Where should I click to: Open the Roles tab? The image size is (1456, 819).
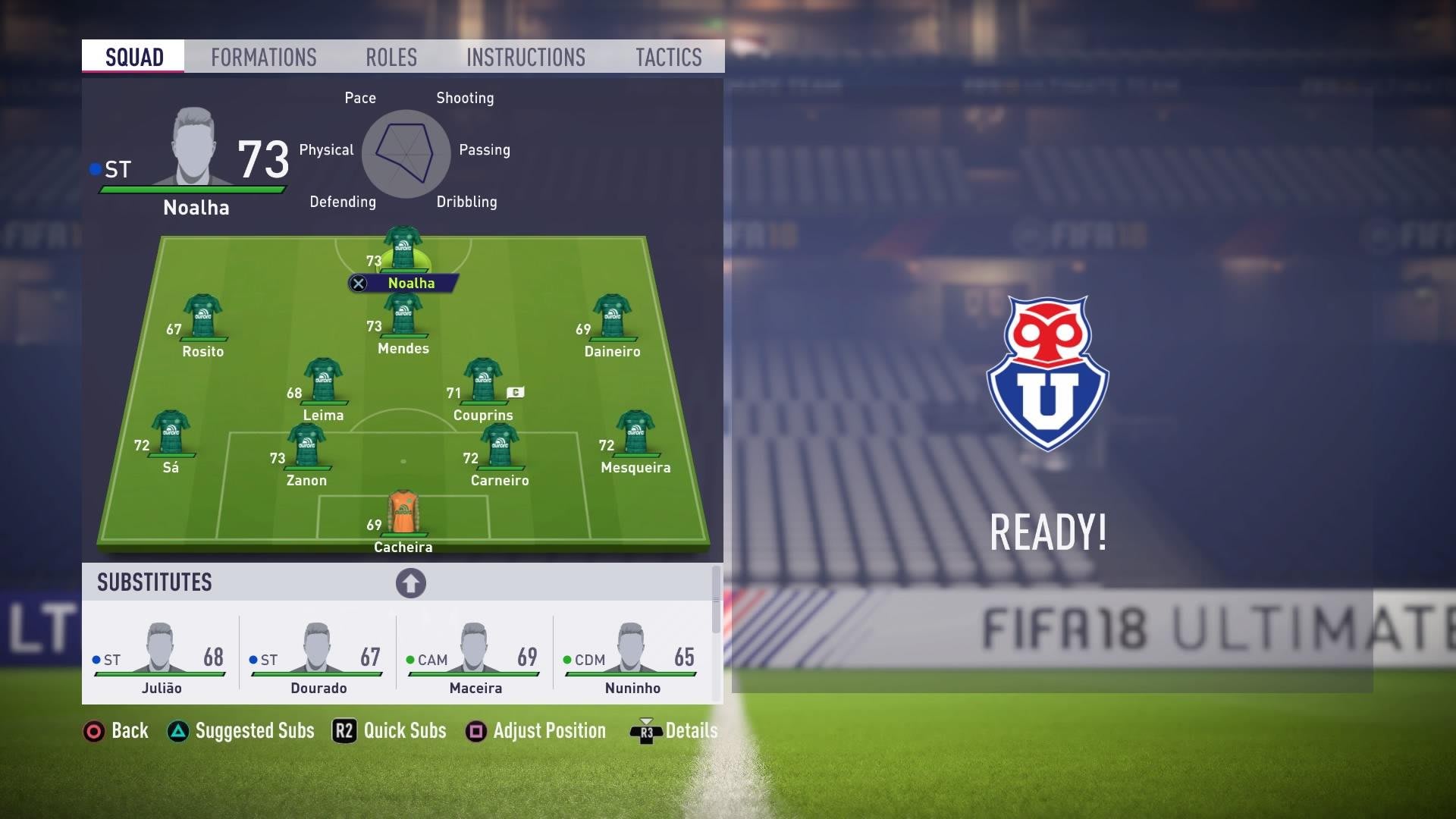pyautogui.click(x=391, y=58)
